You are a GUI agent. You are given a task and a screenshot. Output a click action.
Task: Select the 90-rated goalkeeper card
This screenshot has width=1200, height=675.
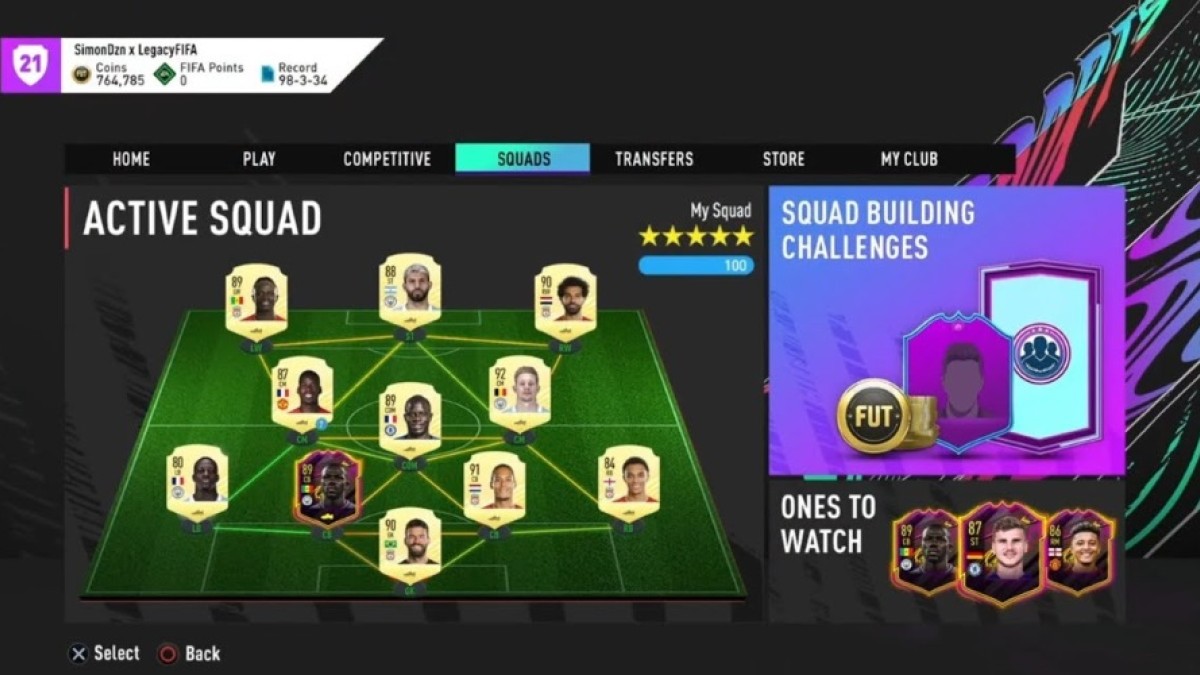click(410, 543)
